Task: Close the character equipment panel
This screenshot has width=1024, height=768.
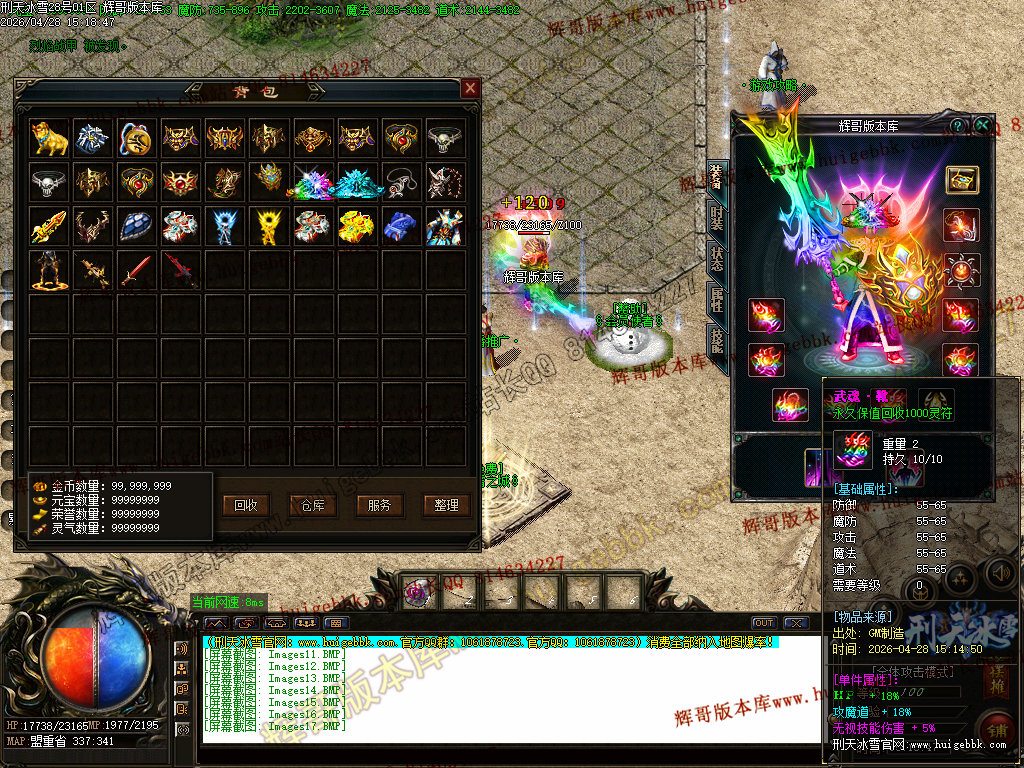Action: (x=983, y=125)
